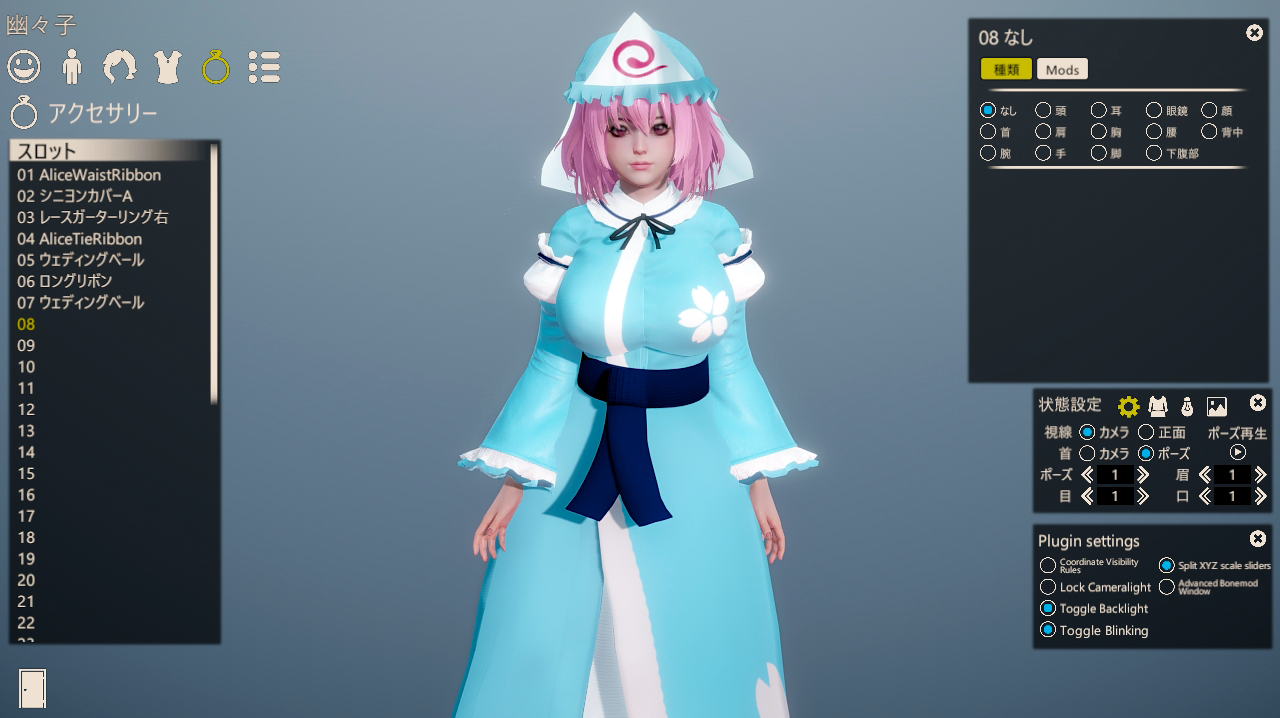1280x718 pixels.
Task: Select the 下腹部 accessory type
Action: [x=1154, y=154]
